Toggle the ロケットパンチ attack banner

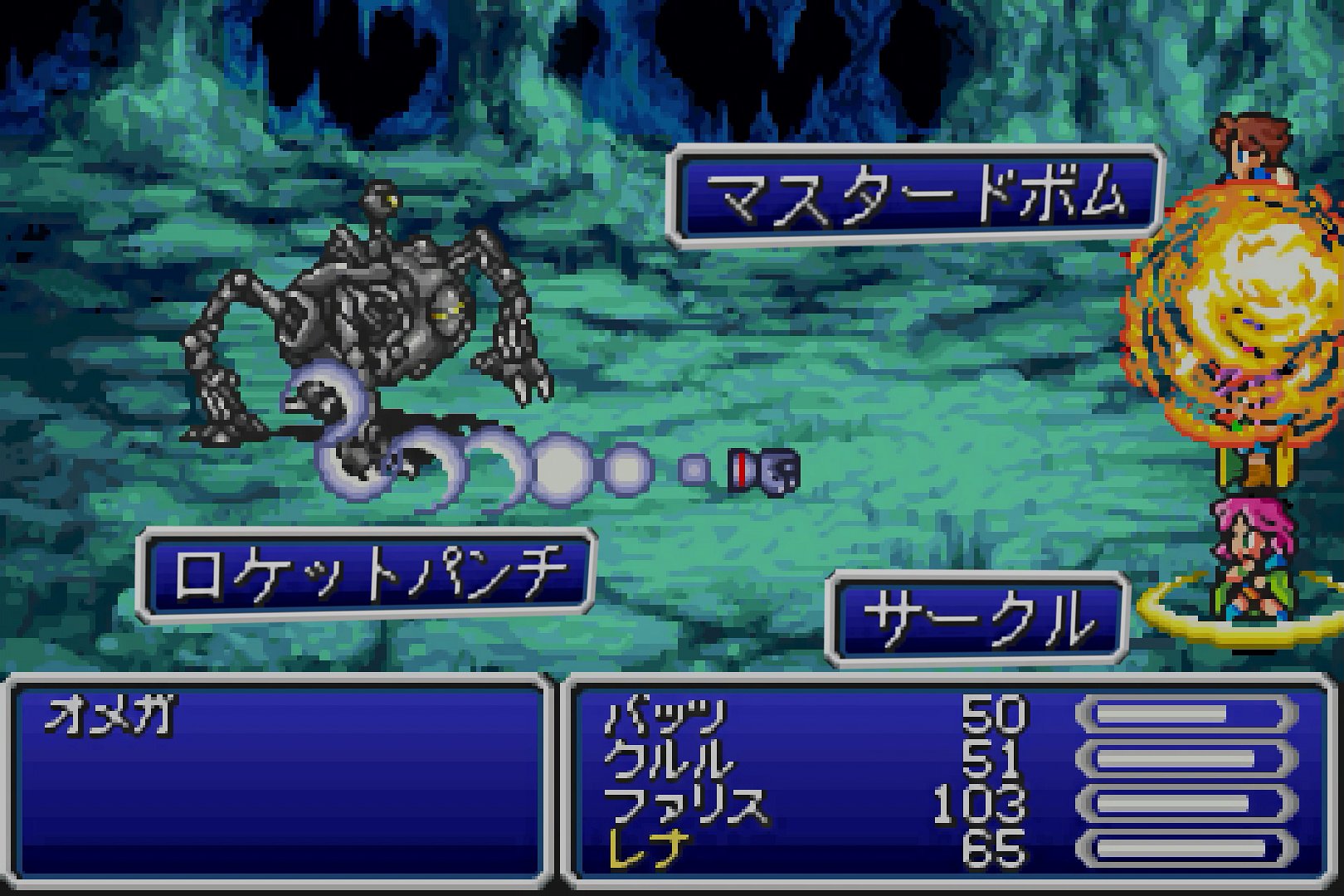click(365, 568)
